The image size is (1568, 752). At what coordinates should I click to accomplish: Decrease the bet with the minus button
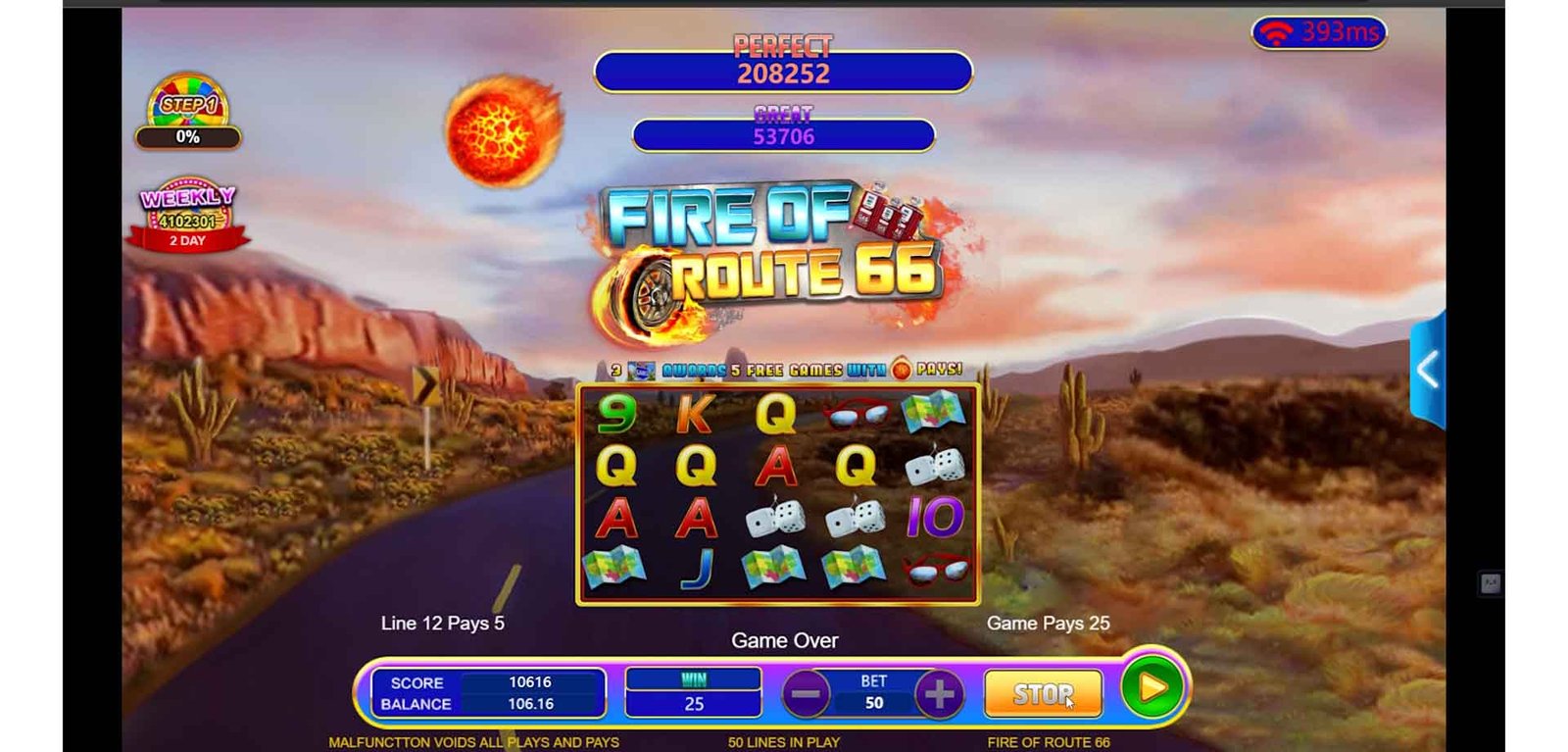806,695
